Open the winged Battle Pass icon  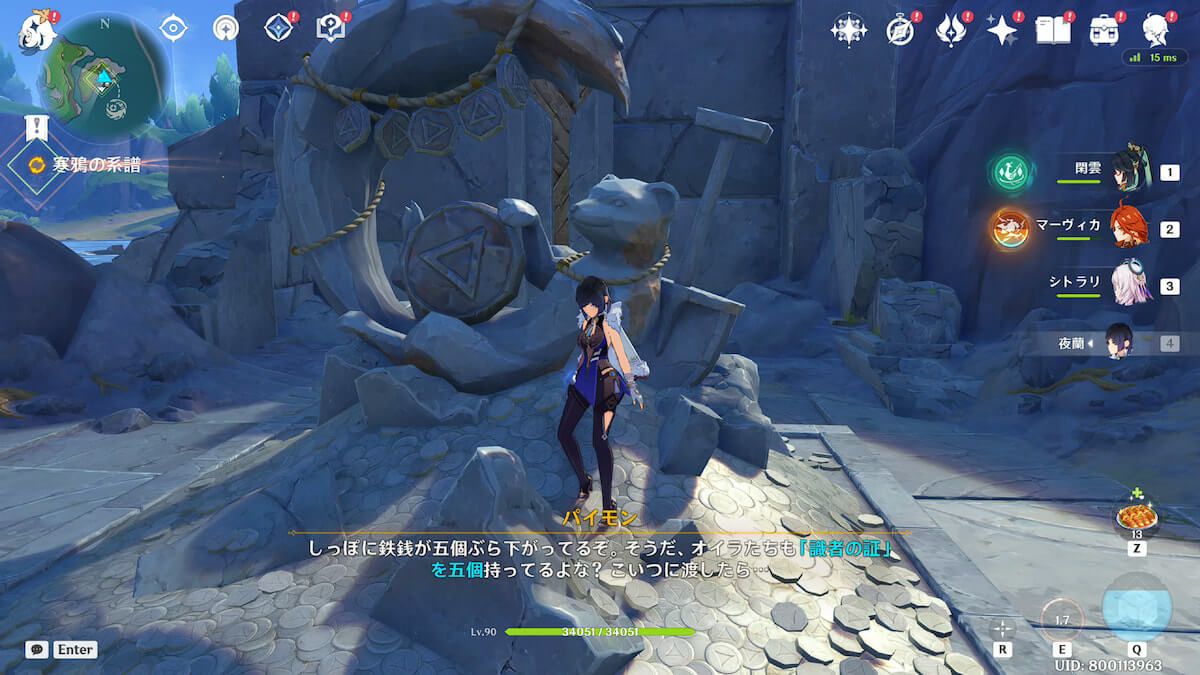click(950, 30)
